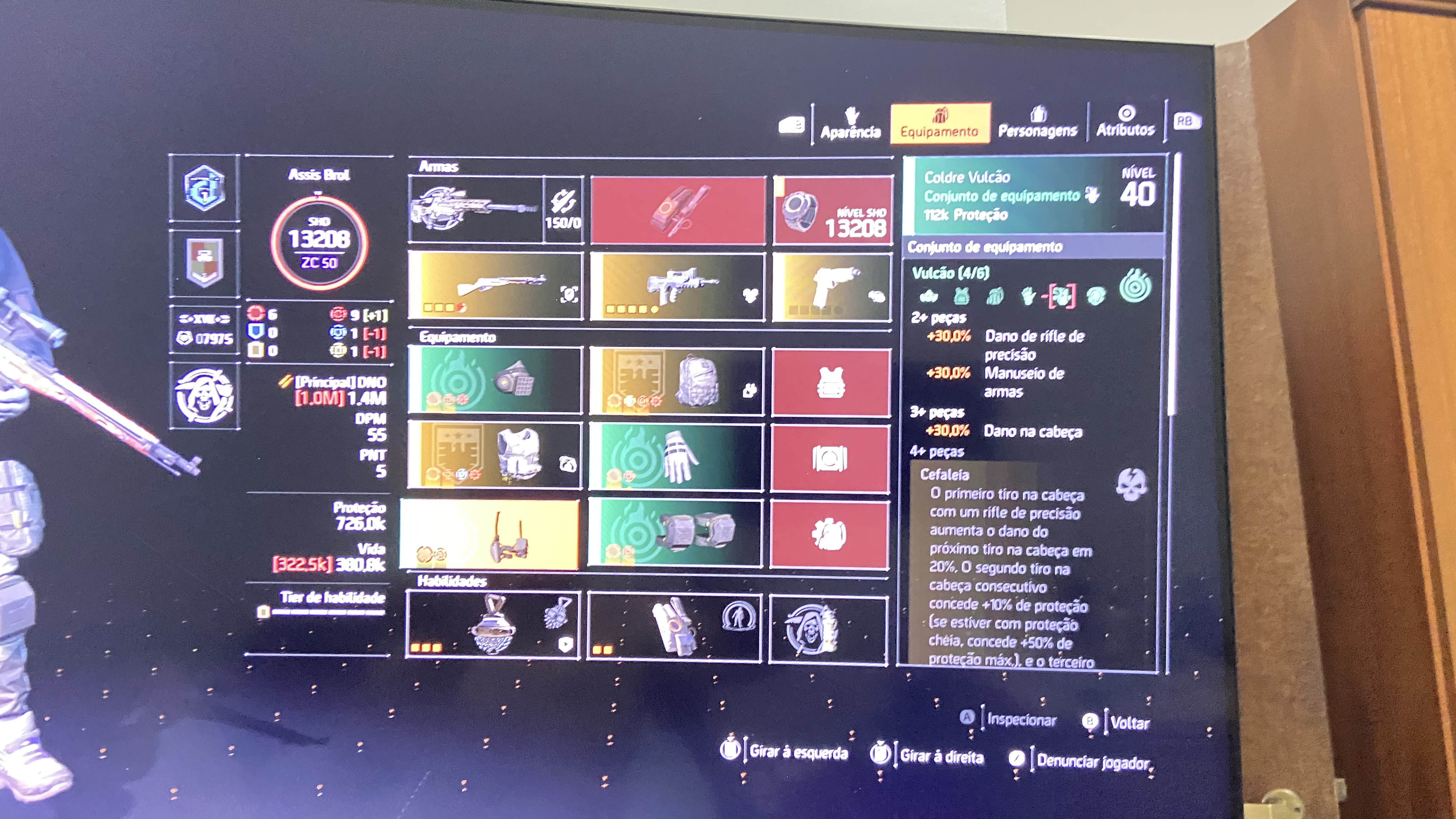Go to the Atributos tab

coord(1125,123)
